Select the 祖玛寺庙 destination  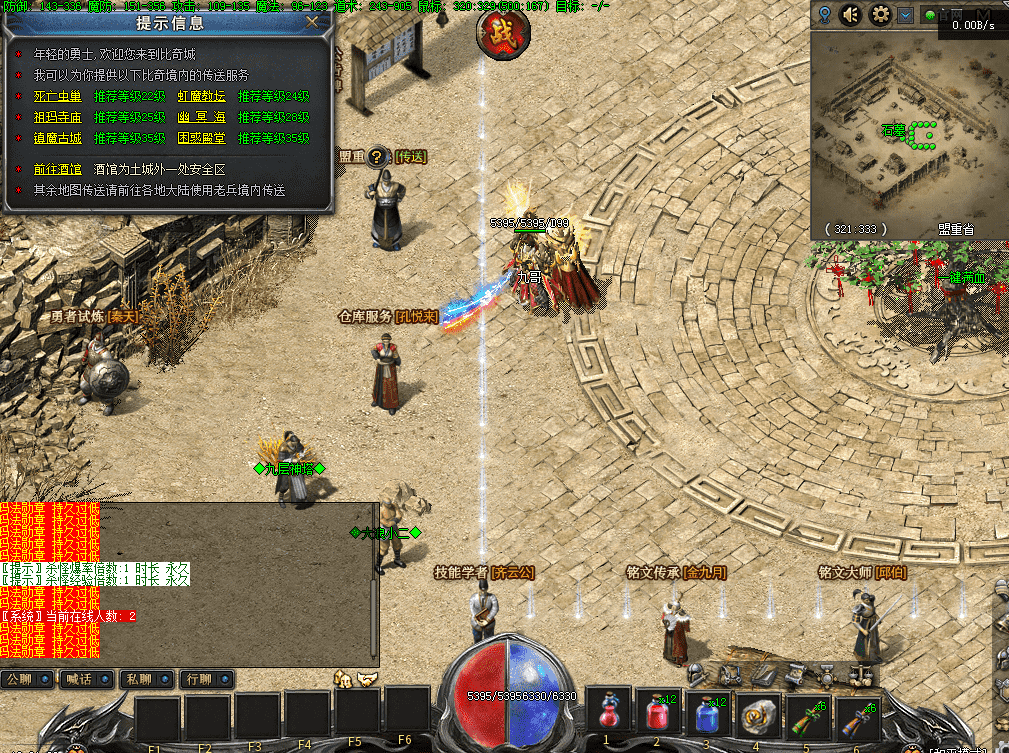pos(59,117)
